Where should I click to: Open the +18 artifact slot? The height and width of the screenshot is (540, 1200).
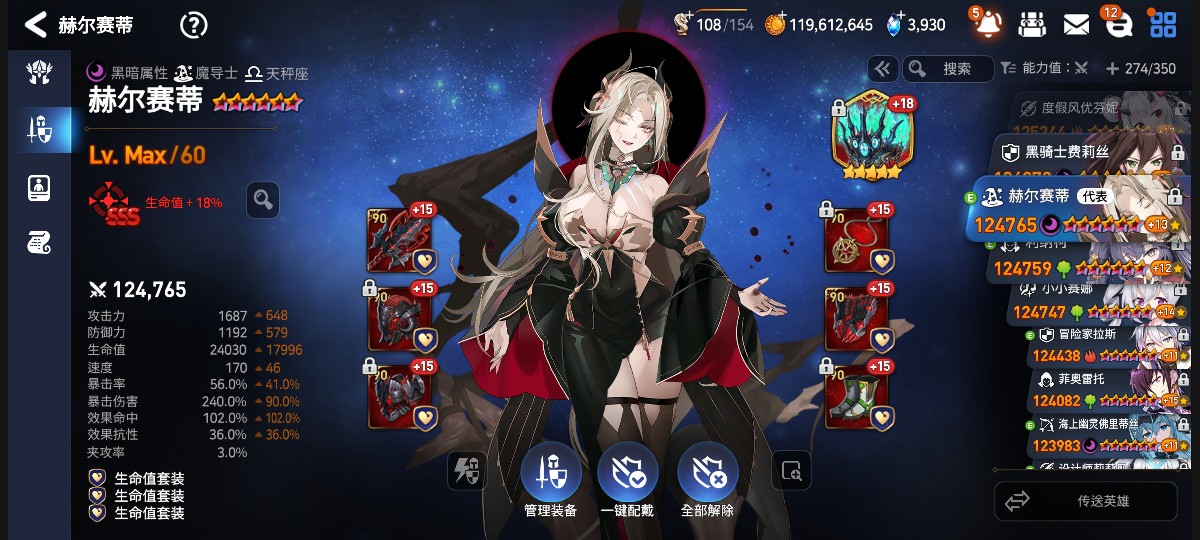click(x=867, y=137)
